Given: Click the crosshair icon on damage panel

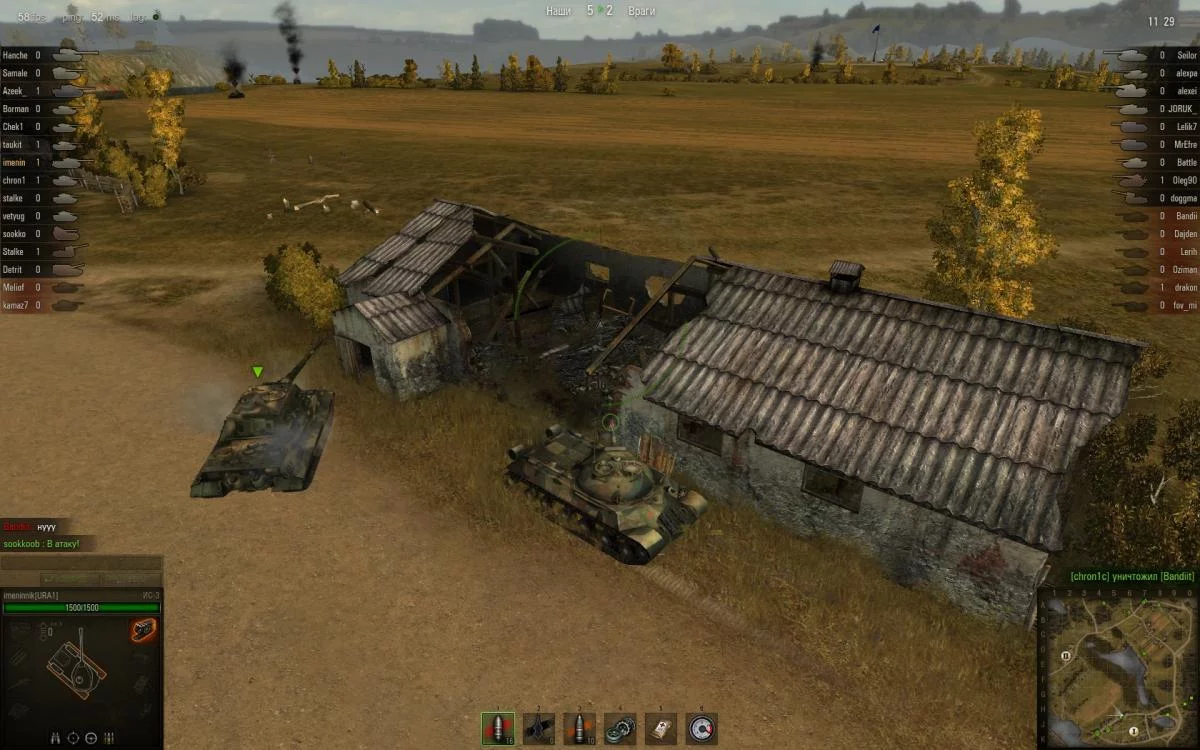Looking at the screenshot, I should (x=73, y=738).
